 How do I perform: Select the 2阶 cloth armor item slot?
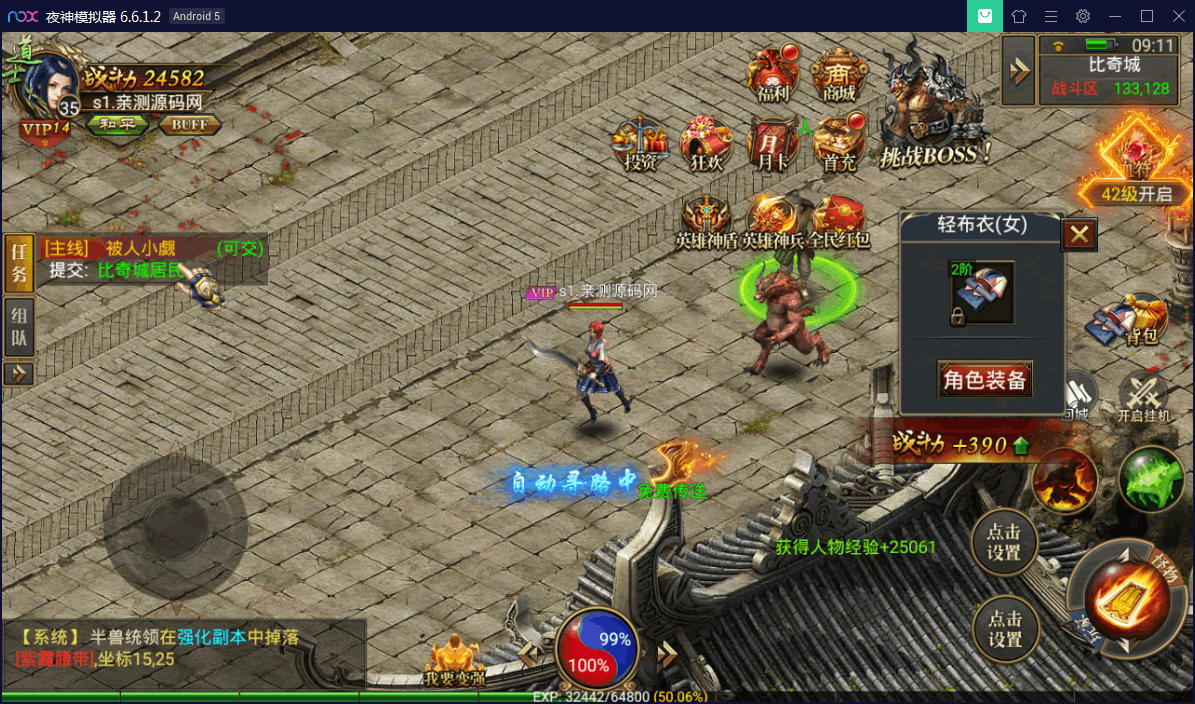(x=981, y=293)
